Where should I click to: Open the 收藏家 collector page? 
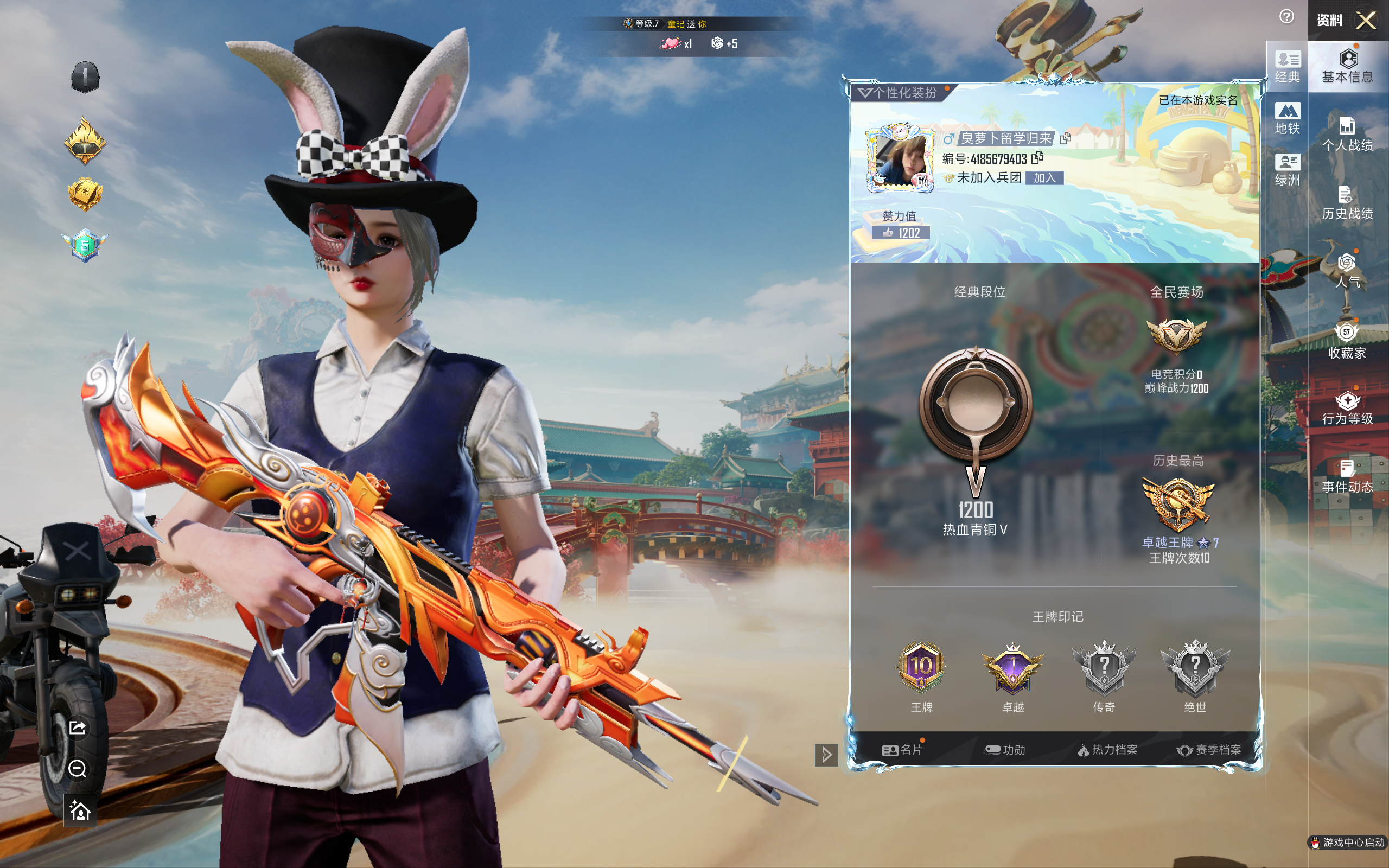pos(1347,341)
